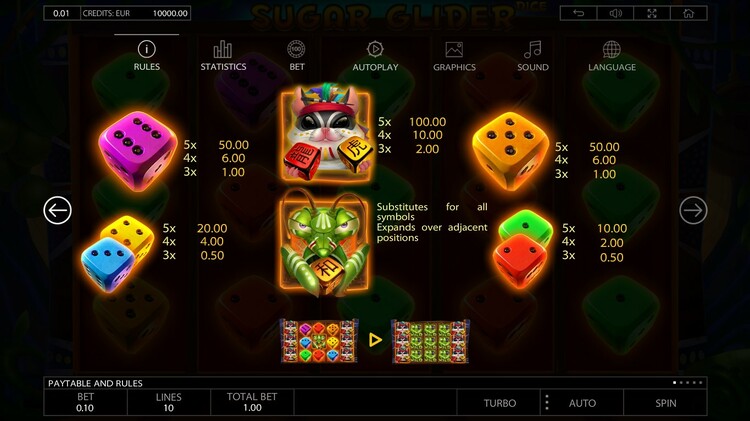Image resolution: width=750 pixels, height=421 pixels.
Task: Activate Auto spin
Action: (x=582, y=403)
